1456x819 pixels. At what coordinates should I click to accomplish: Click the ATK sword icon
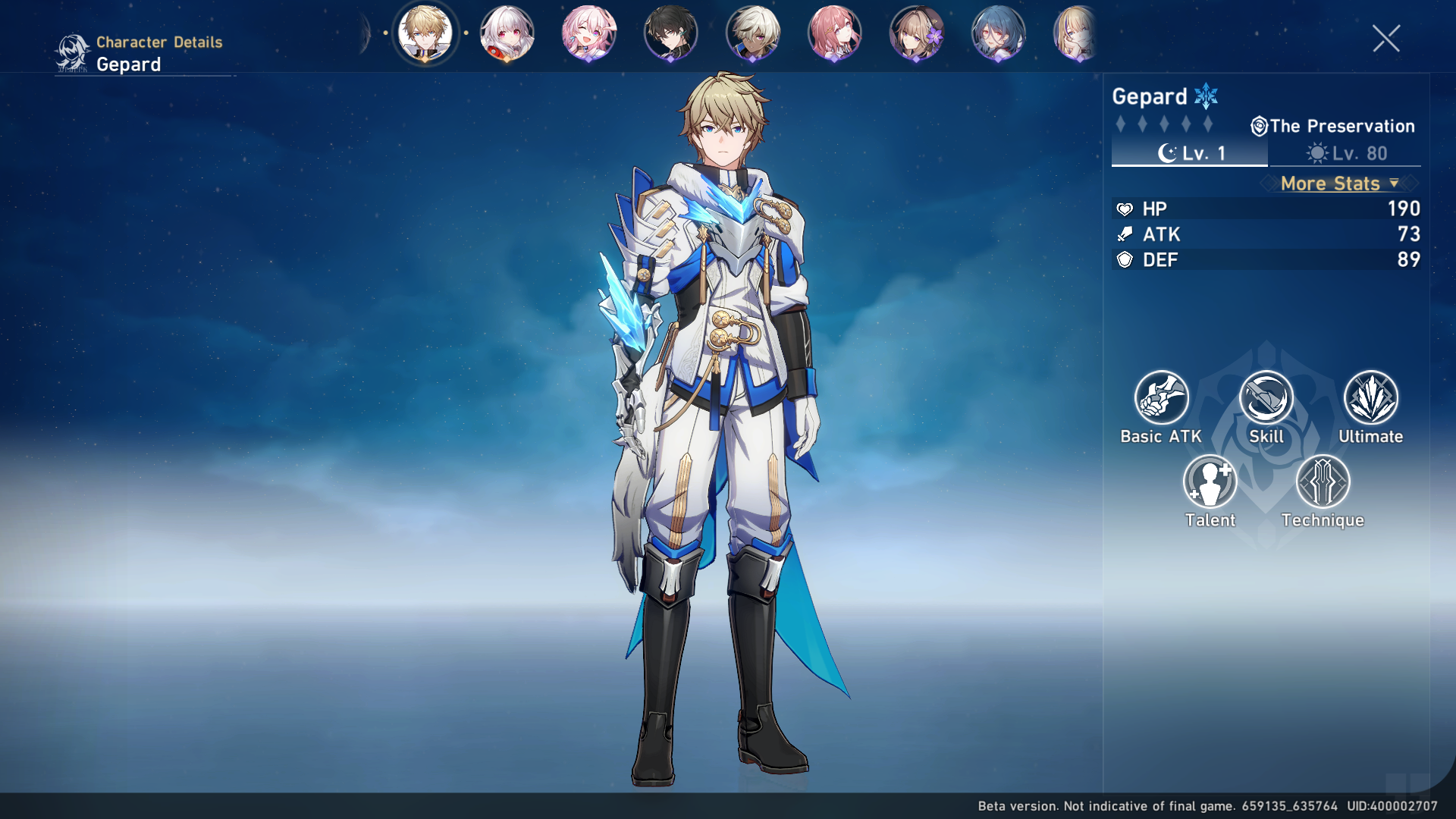point(1125,234)
